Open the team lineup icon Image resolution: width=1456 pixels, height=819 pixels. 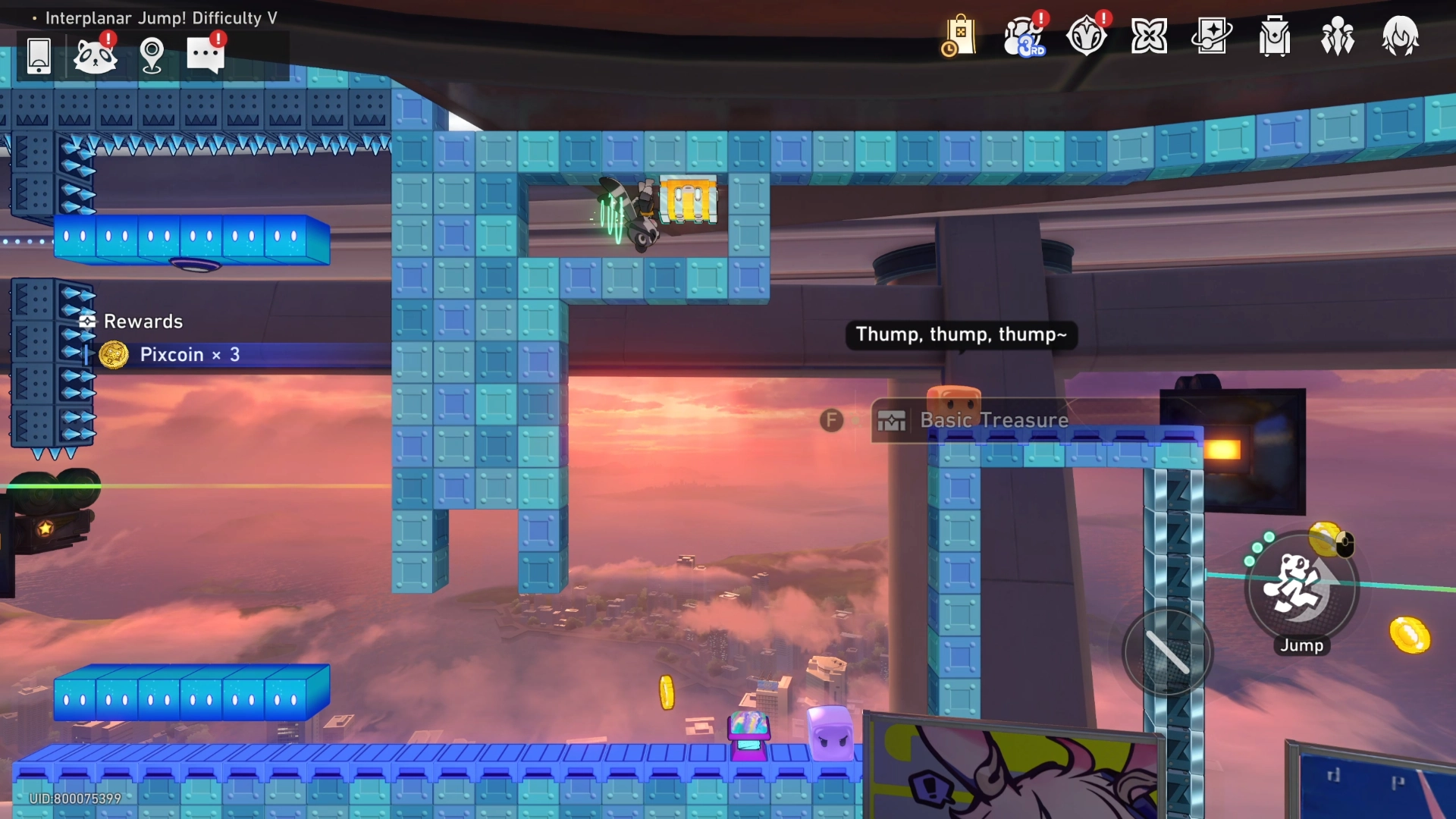coord(1337,36)
